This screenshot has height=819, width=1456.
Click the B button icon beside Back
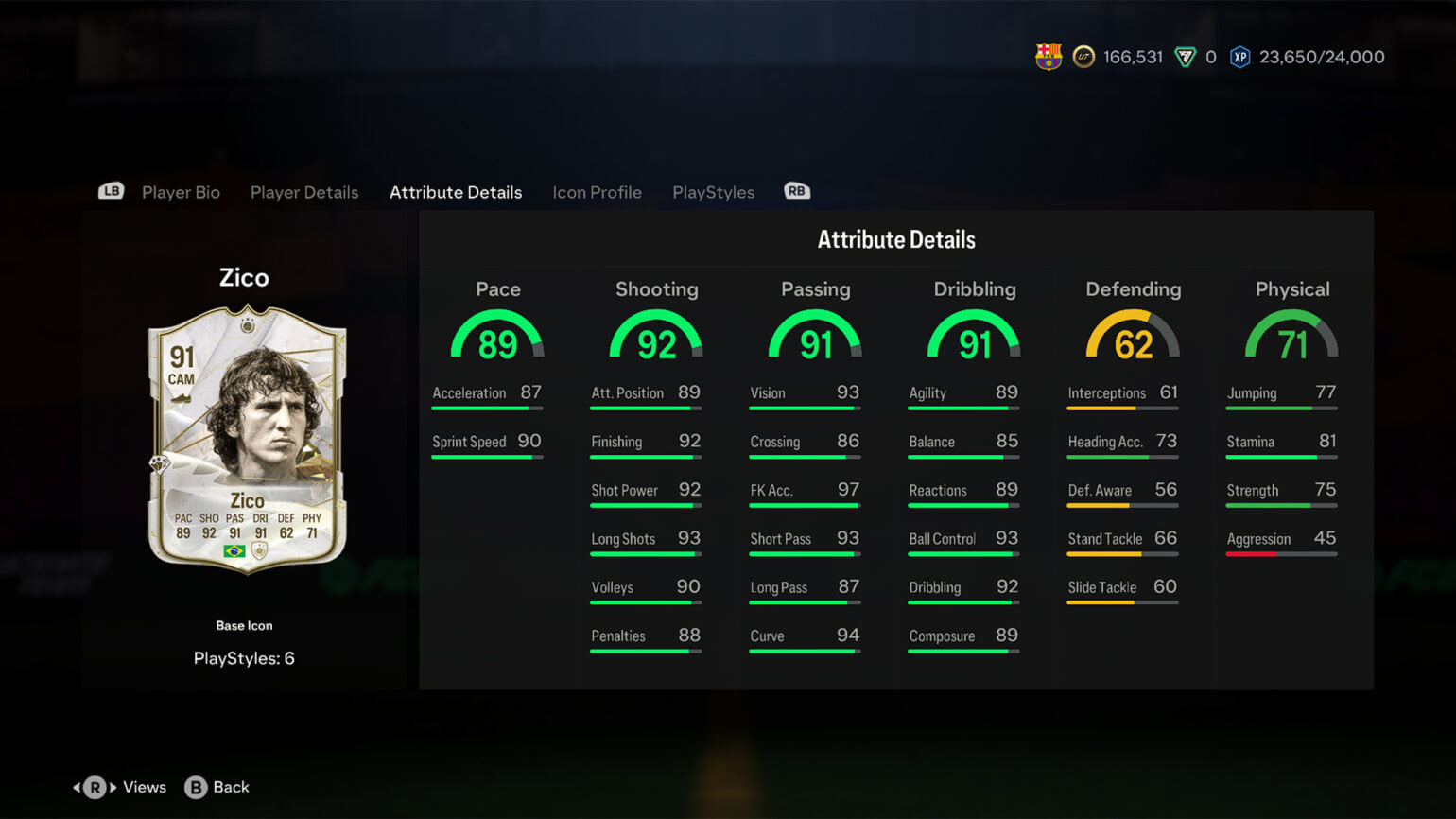pyautogui.click(x=197, y=786)
